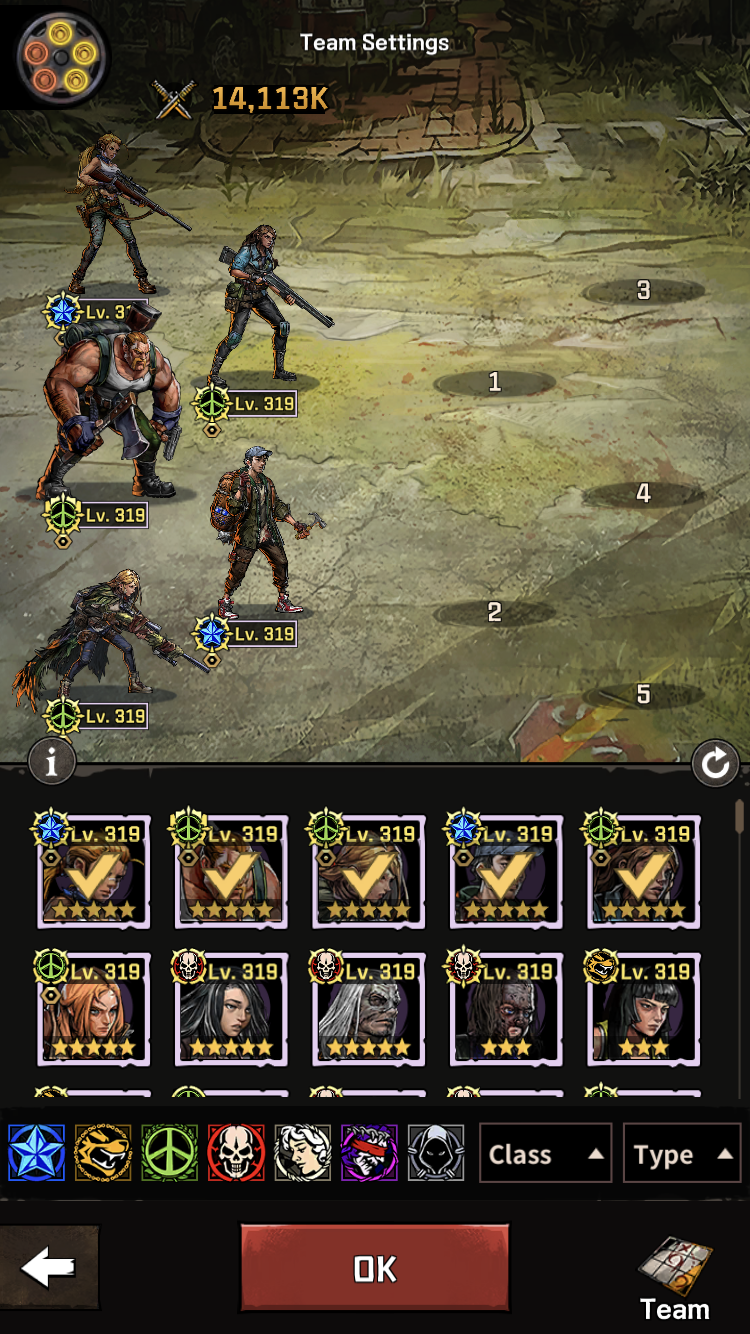This screenshot has height=1334, width=750.
Task: Open the Type filter dropdown
Action: tap(681, 1154)
